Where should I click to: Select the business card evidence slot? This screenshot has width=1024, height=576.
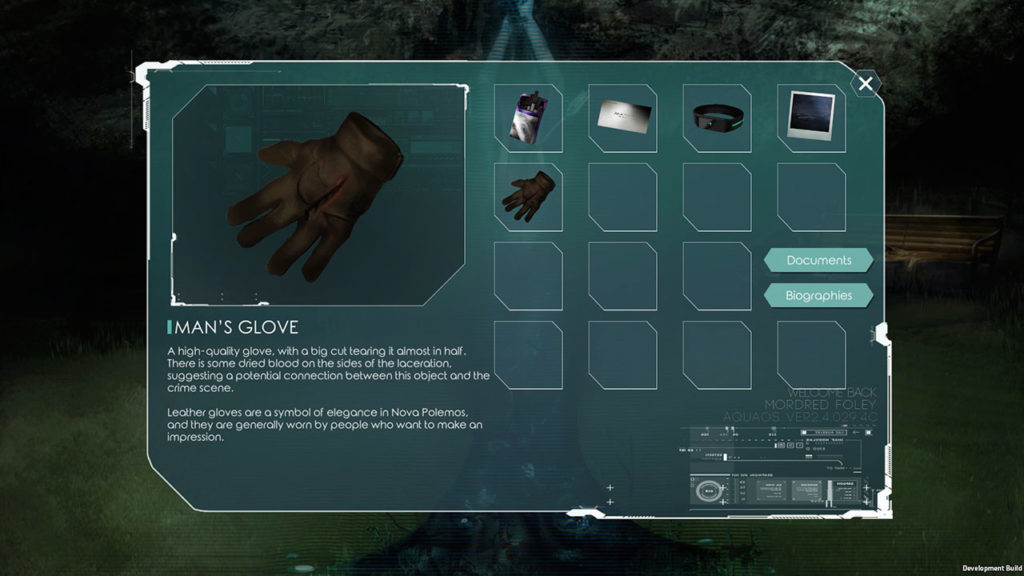[622, 118]
